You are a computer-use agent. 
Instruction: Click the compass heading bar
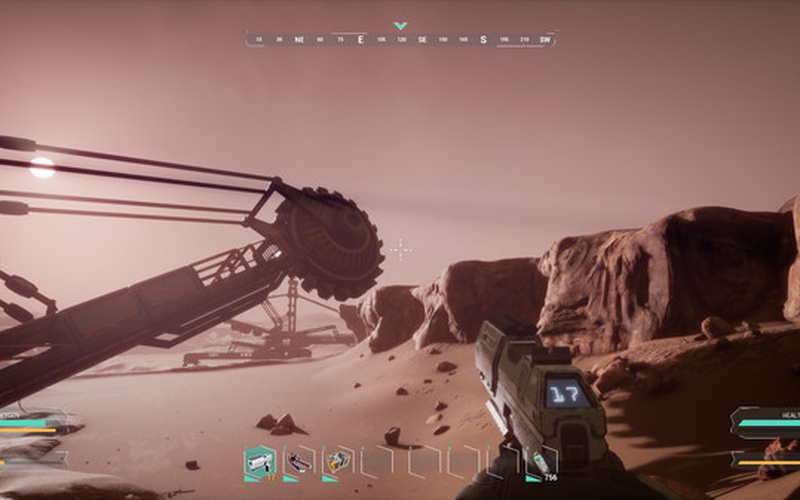tap(400, 40)
